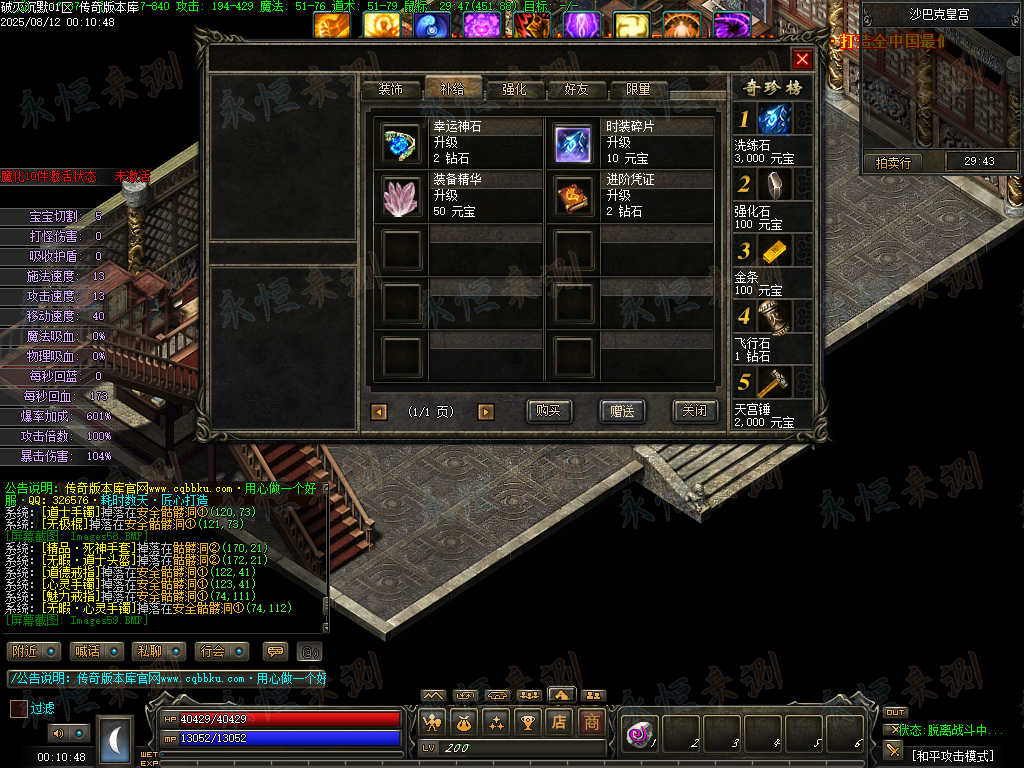Viewport: 1024px width, 768px height.
Task: Select the 幸运神石 shop item
Action: (401, 143)
